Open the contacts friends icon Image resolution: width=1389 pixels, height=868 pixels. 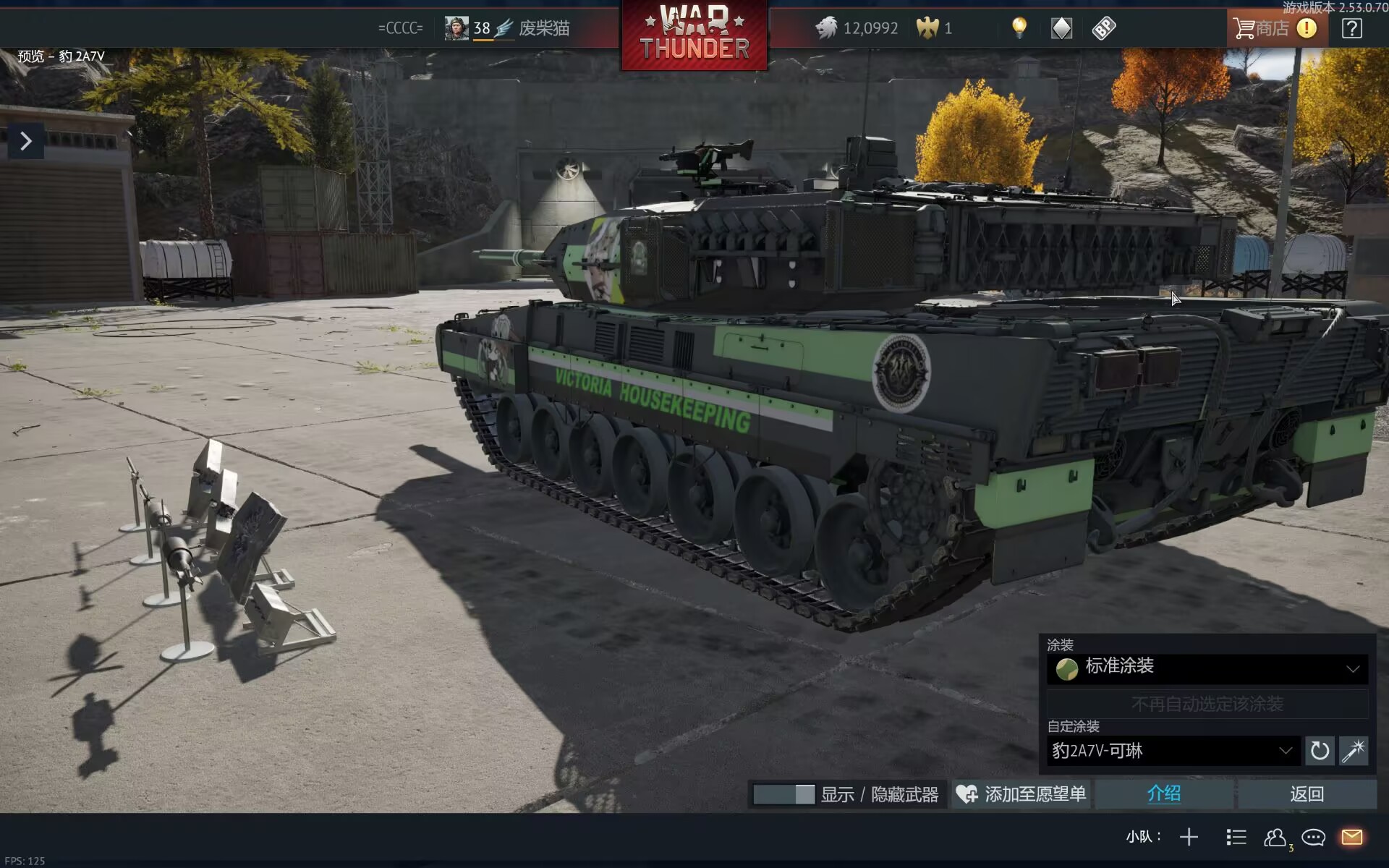point(1275,837)
